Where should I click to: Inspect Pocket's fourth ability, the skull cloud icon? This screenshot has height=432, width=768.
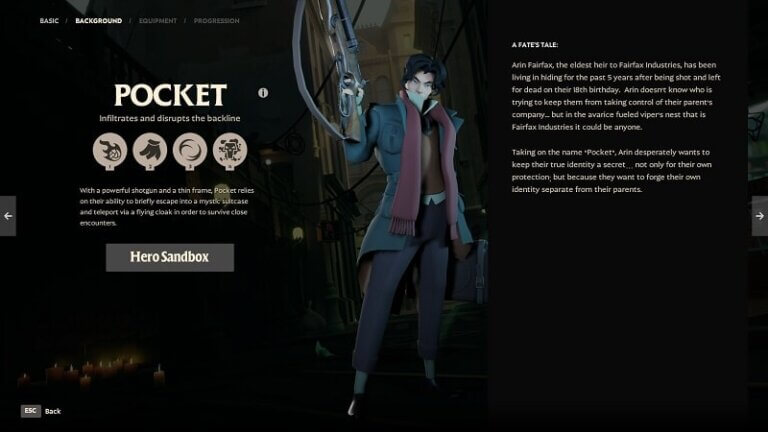(x=230, y=152)
